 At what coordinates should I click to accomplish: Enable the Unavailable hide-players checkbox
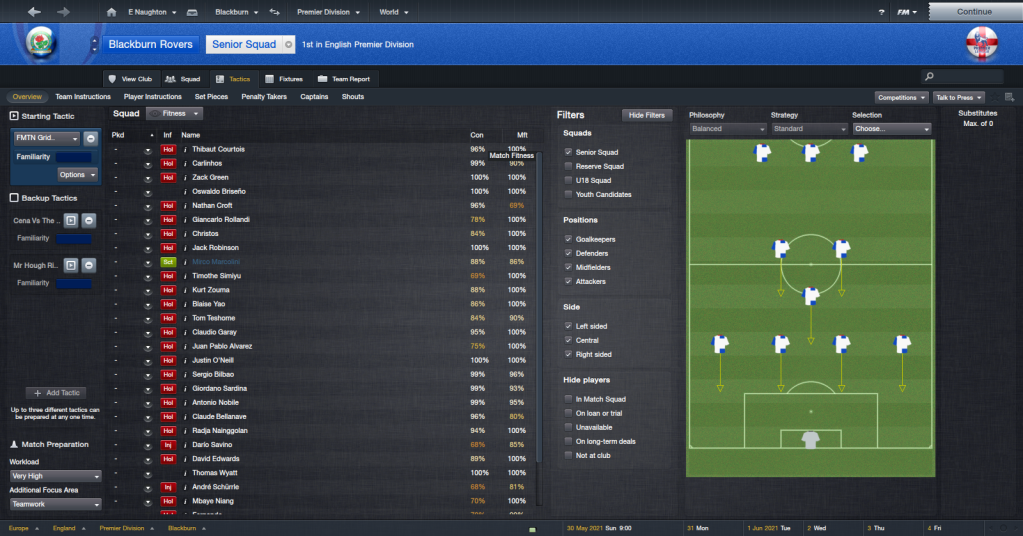click(x=569, y=427)
